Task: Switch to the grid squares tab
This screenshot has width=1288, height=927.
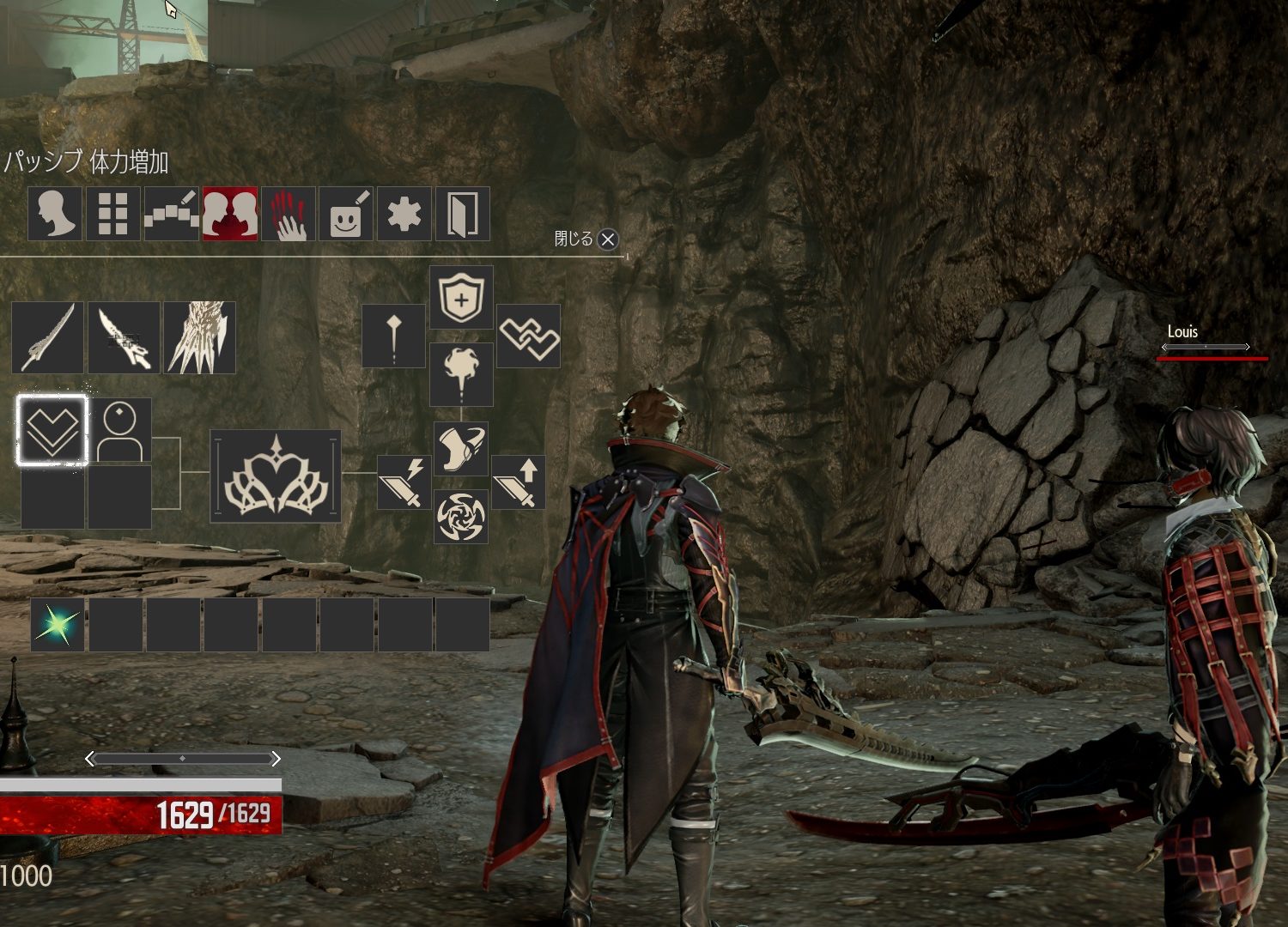Action: point(112,214)
